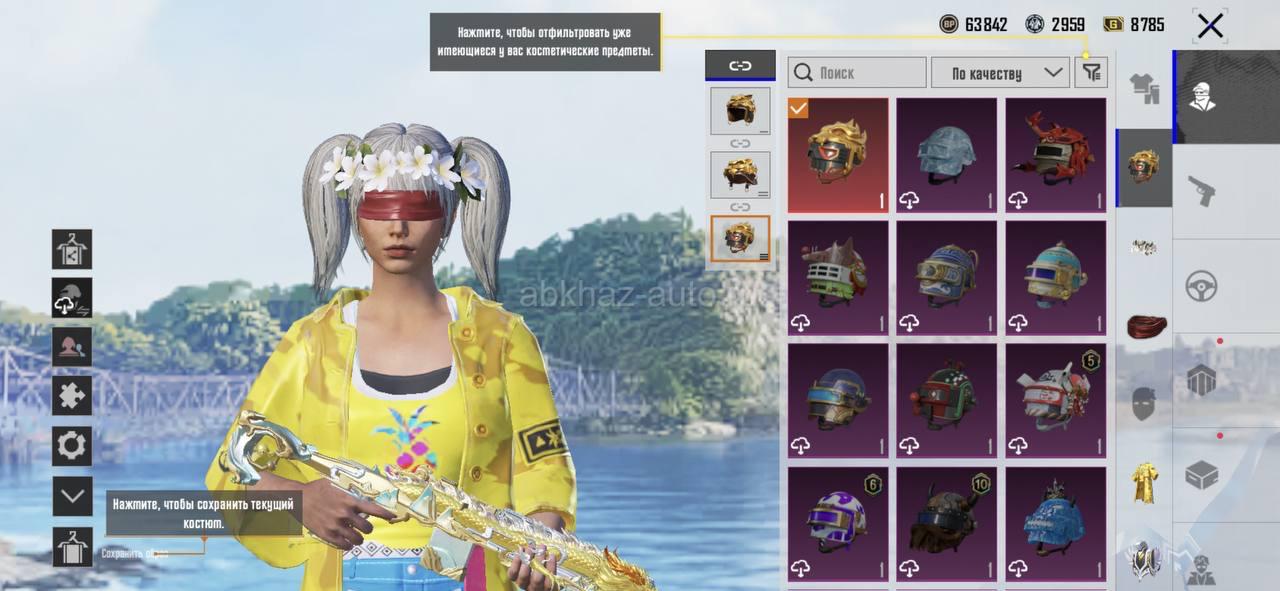1280x591 pixels.
Task: Open the yellow coat category tab
Action: point(1144,483)
